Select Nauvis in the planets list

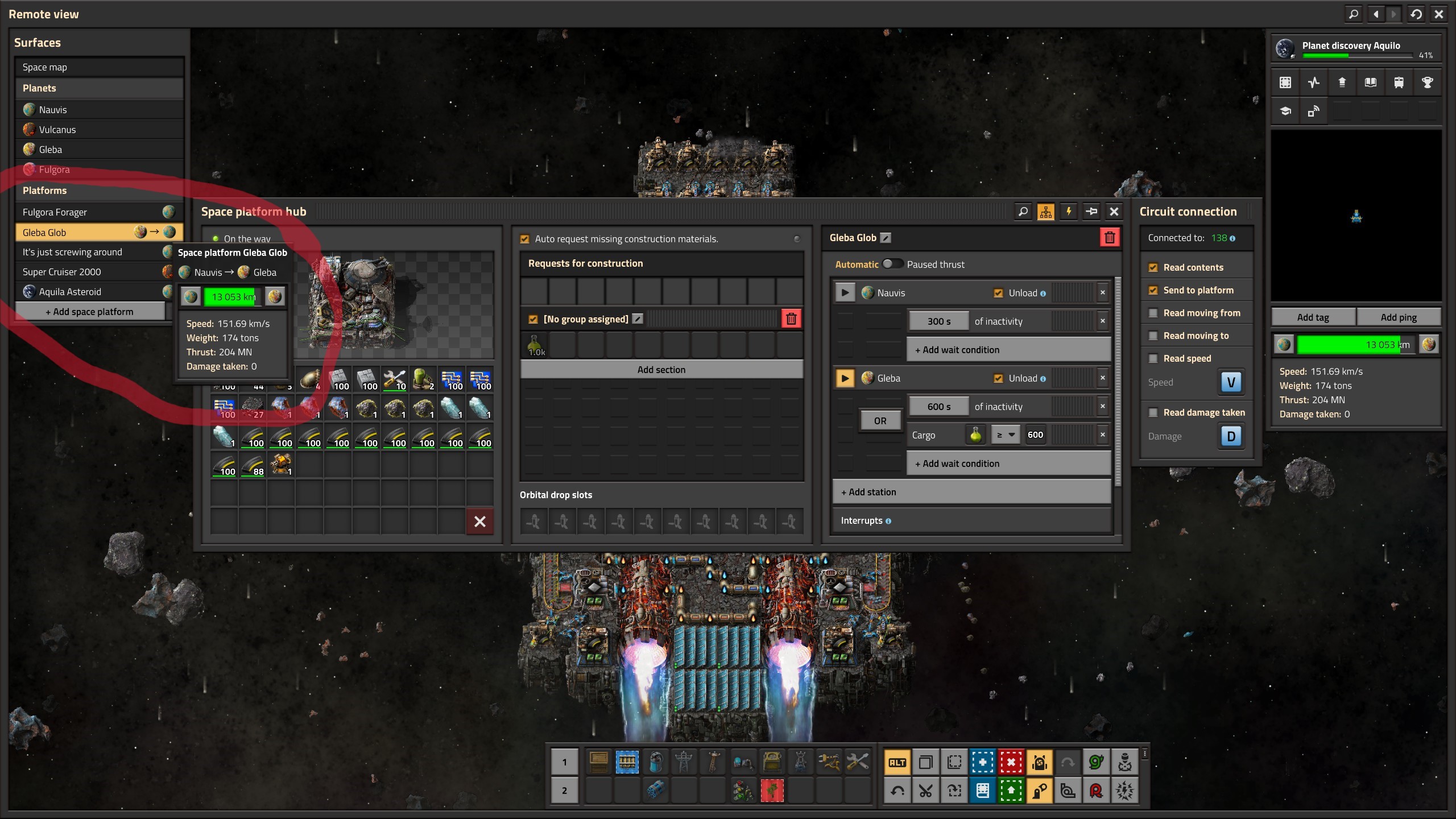pyautogui.click(x=52, y=110)
